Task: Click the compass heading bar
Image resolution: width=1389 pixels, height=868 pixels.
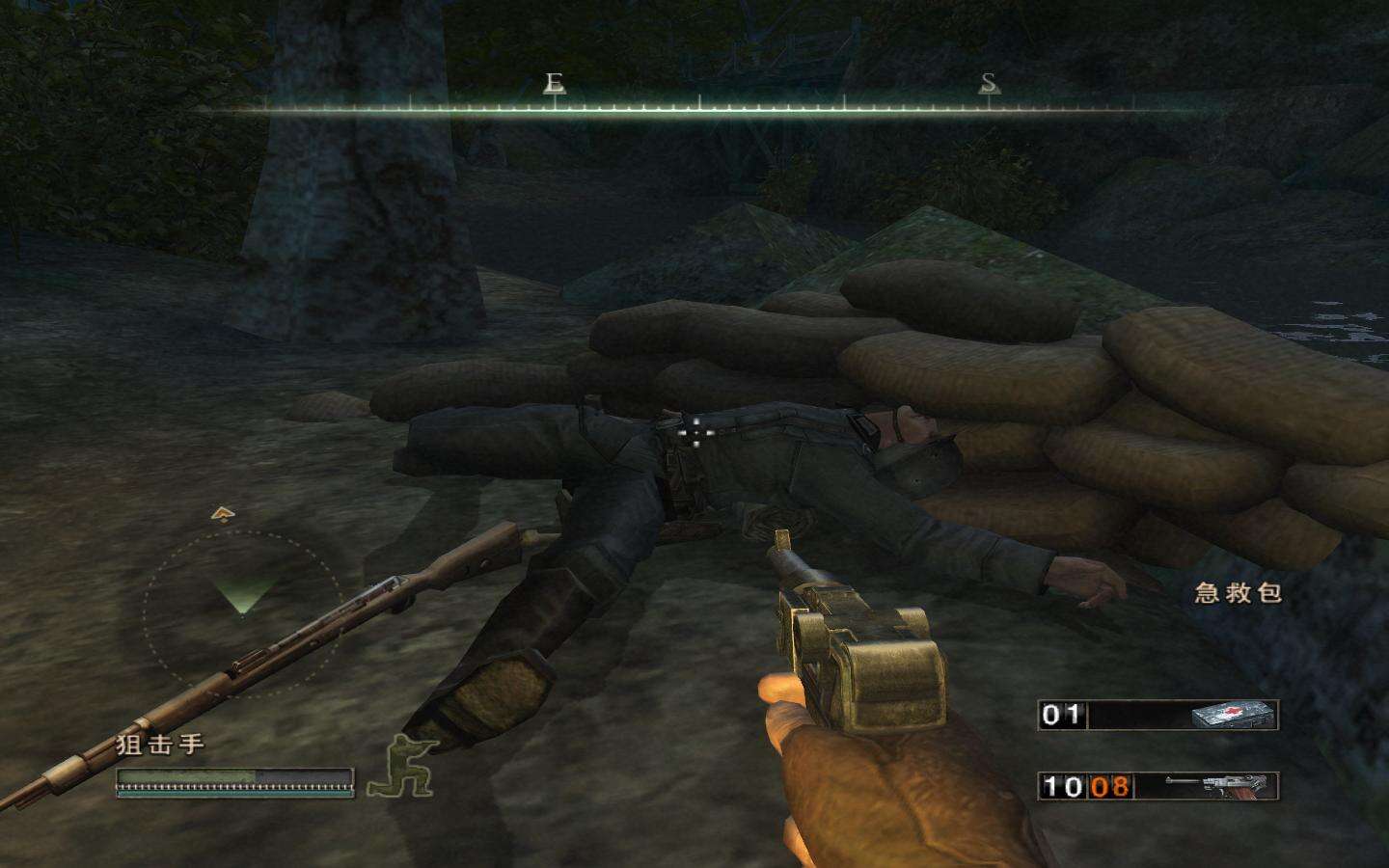Action: [x=698, y=107]
